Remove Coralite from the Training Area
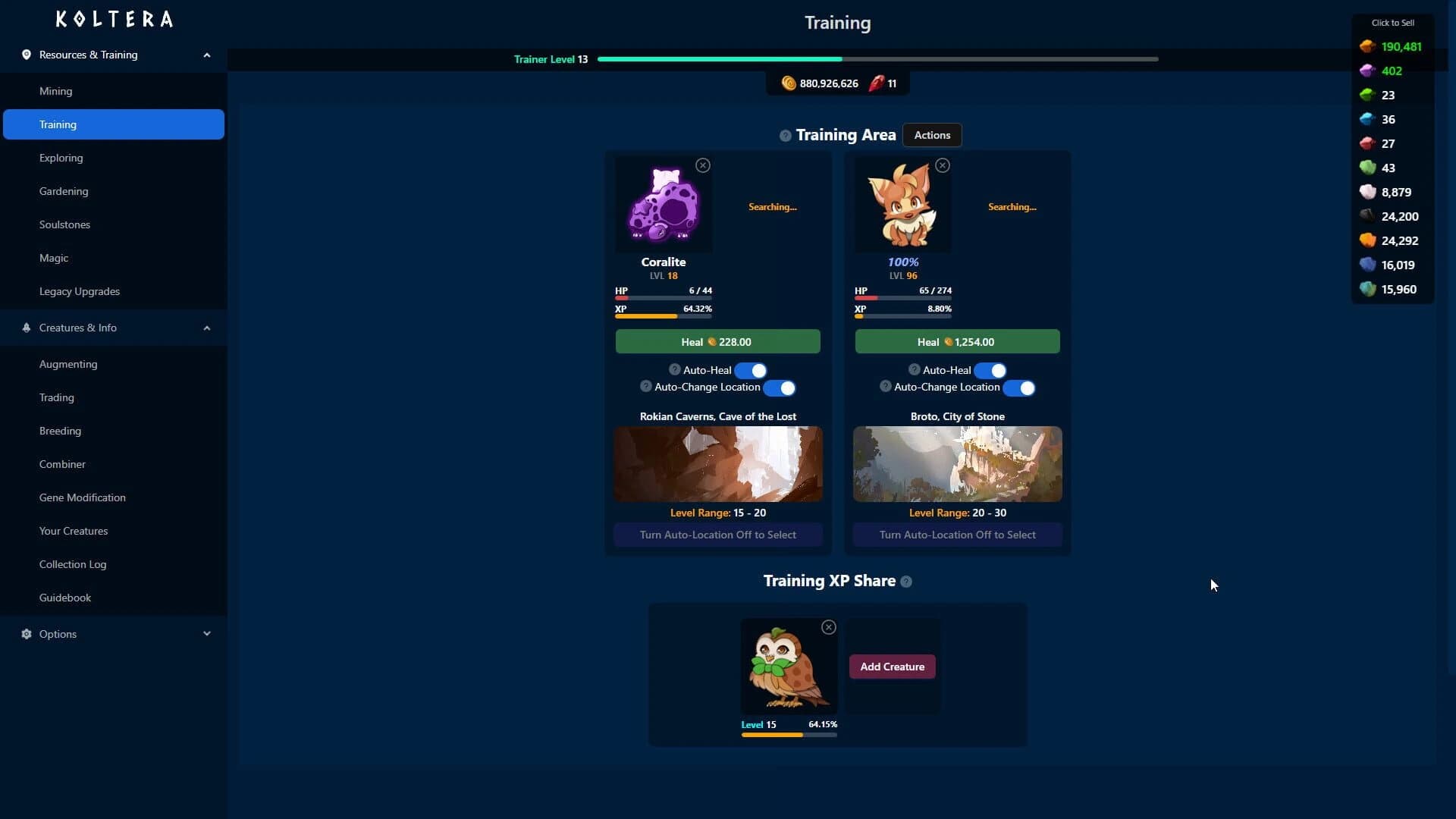The image size is (1456, 819). (702, 165)
